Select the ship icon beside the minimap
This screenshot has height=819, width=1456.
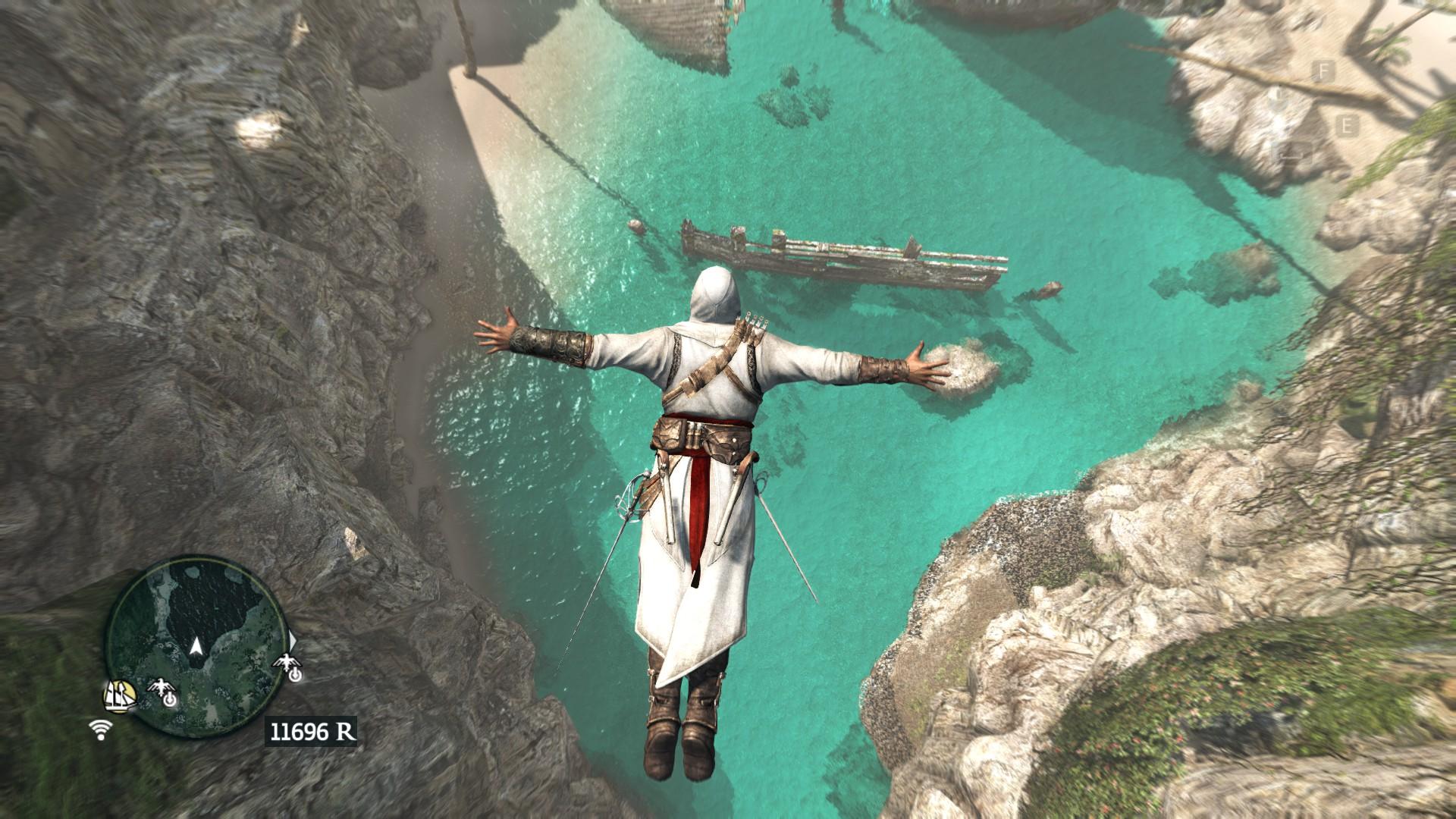[120, 693]
